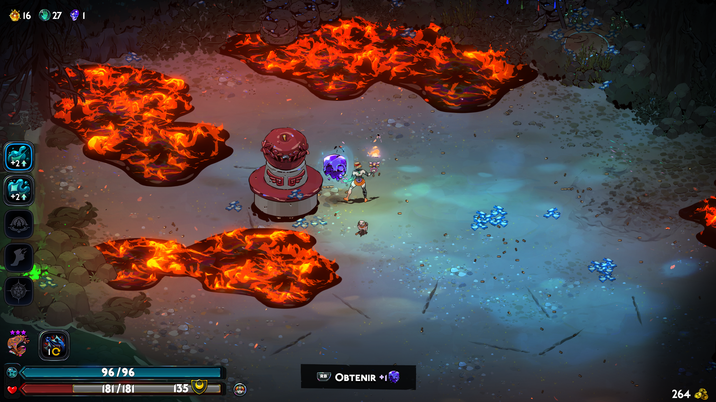Click the empty cast boon slot
The height and width of the screenshot is (402, 716).
point(19,224)
